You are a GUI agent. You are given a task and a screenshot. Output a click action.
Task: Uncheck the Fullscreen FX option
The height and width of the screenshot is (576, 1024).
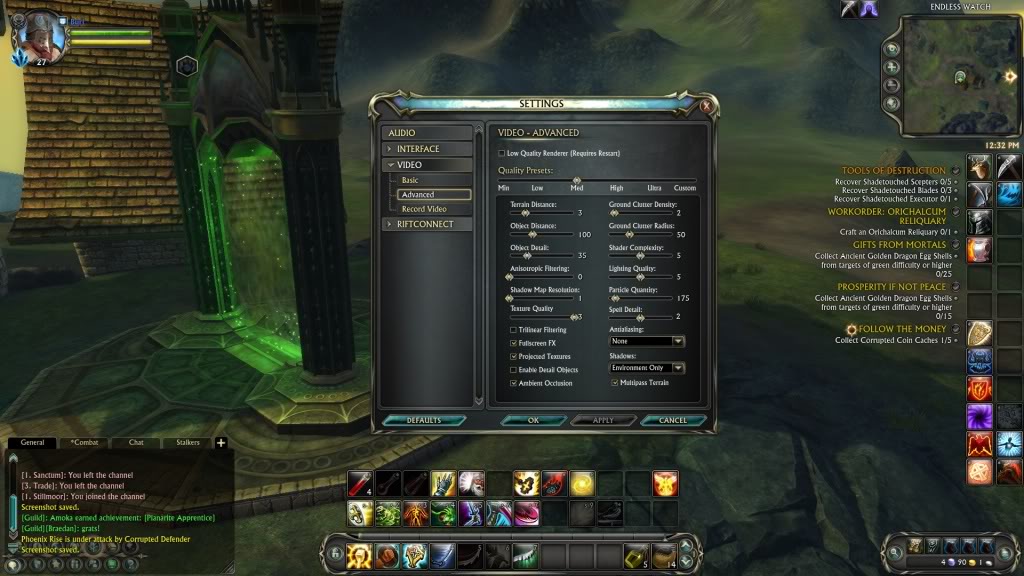click(514, 343)
